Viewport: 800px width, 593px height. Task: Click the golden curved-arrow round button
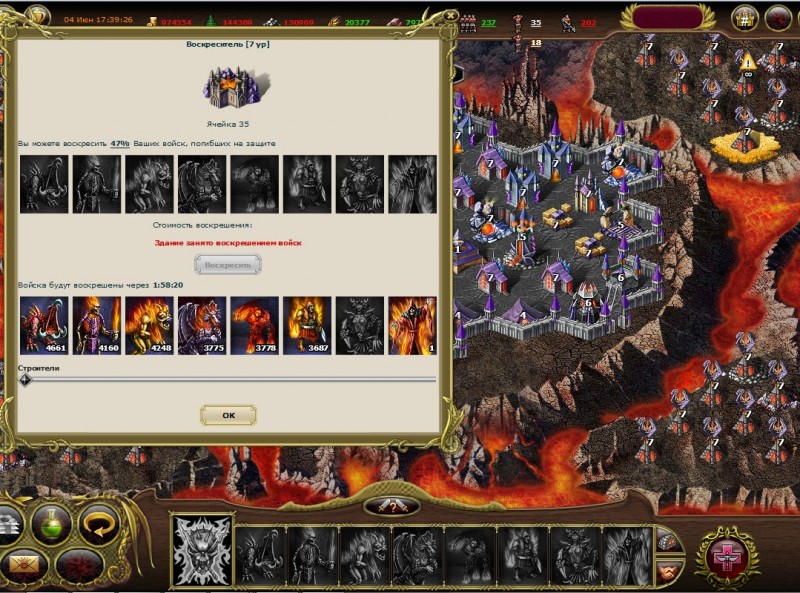pos(100,521)
